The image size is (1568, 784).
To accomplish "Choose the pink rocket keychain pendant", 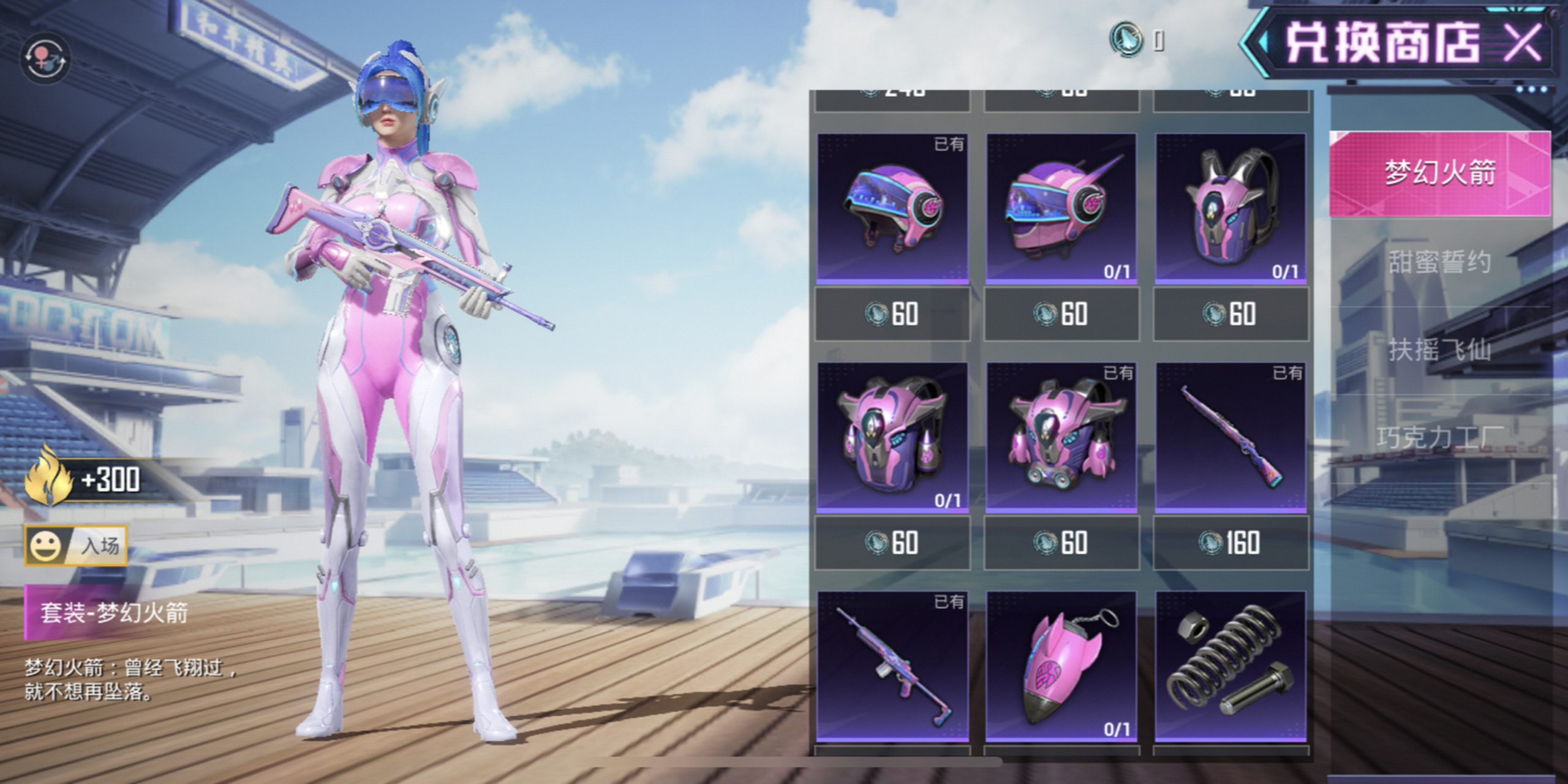I will [1061, 666].
